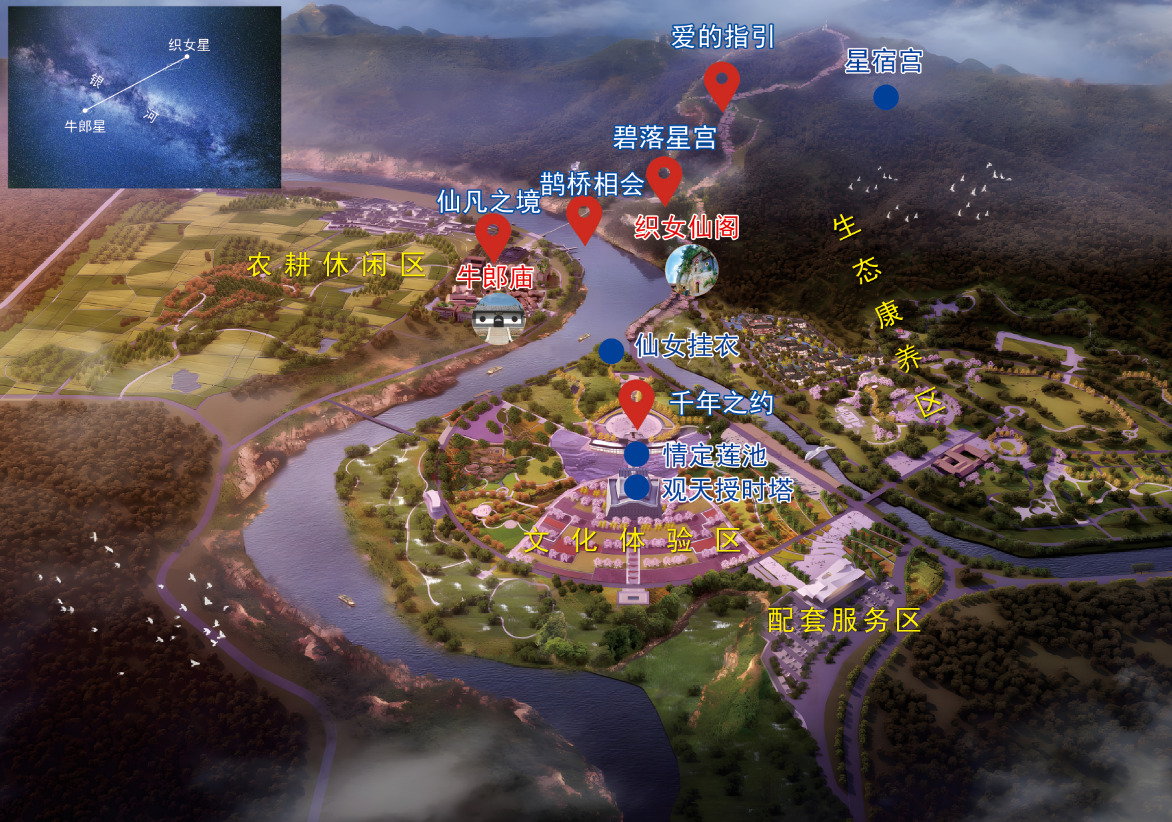
Task: Click the 仙女挂衣 blue dot marker
Action: (611, 350)
